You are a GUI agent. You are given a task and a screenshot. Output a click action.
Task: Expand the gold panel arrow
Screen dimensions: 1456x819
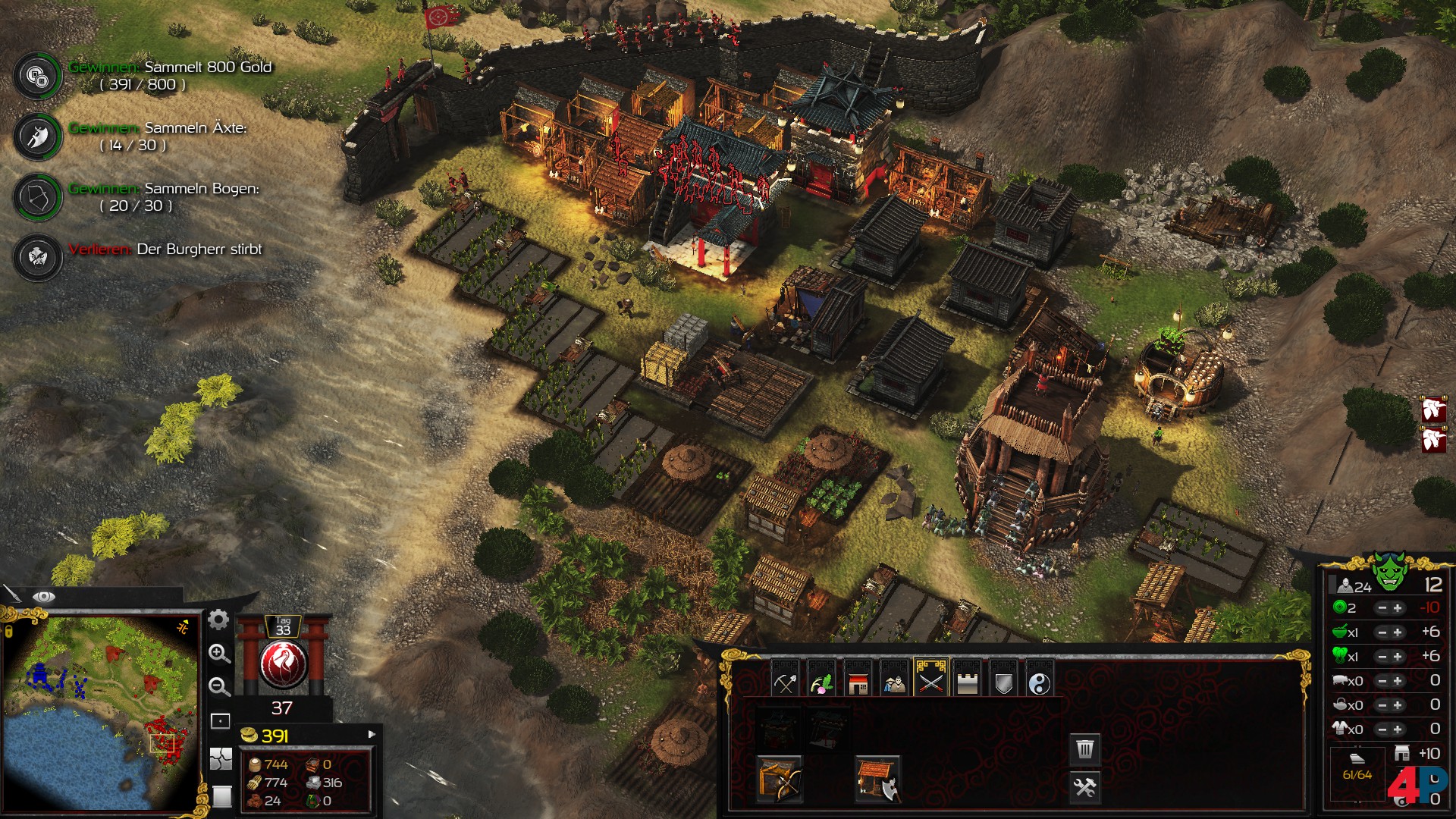372,734
